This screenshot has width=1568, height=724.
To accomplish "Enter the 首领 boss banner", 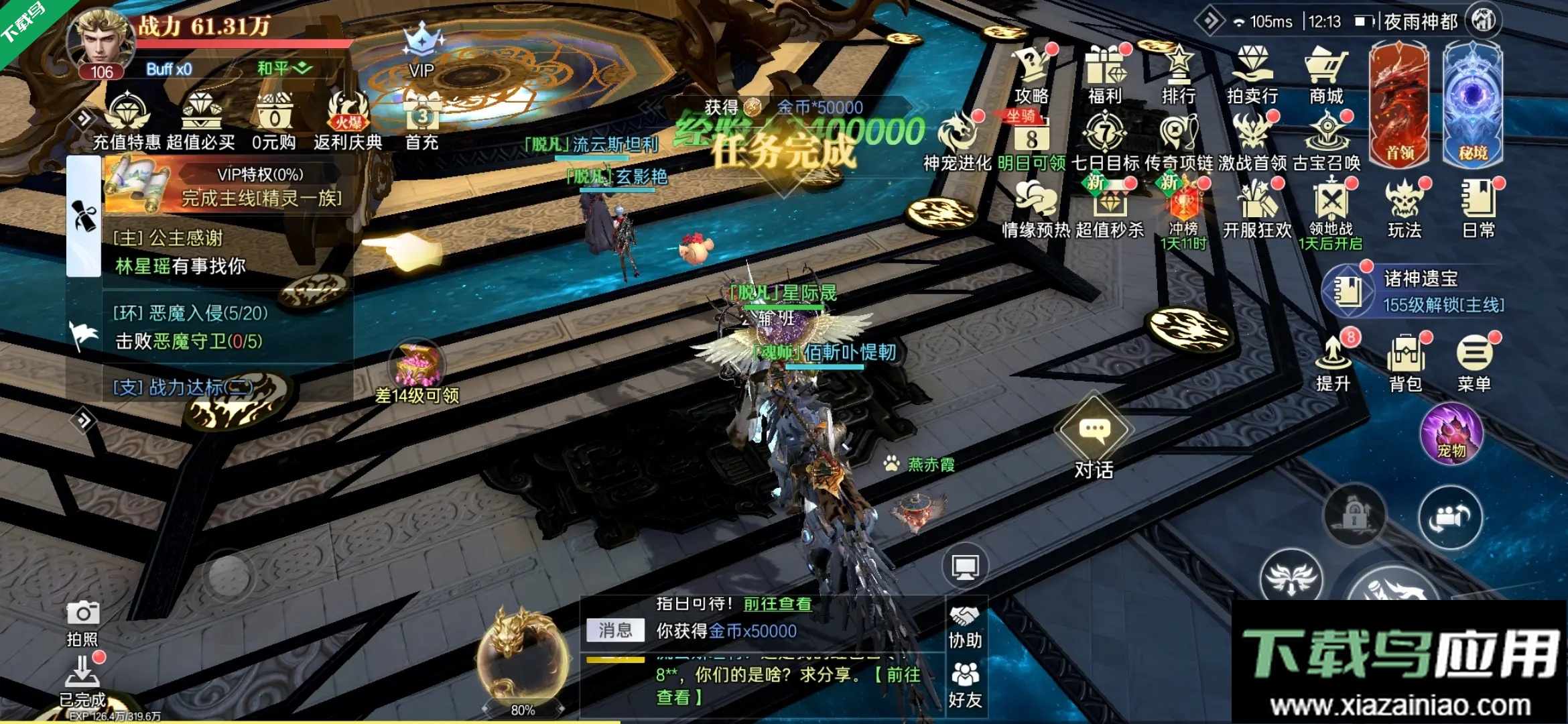I will [x=1399, y=104].
